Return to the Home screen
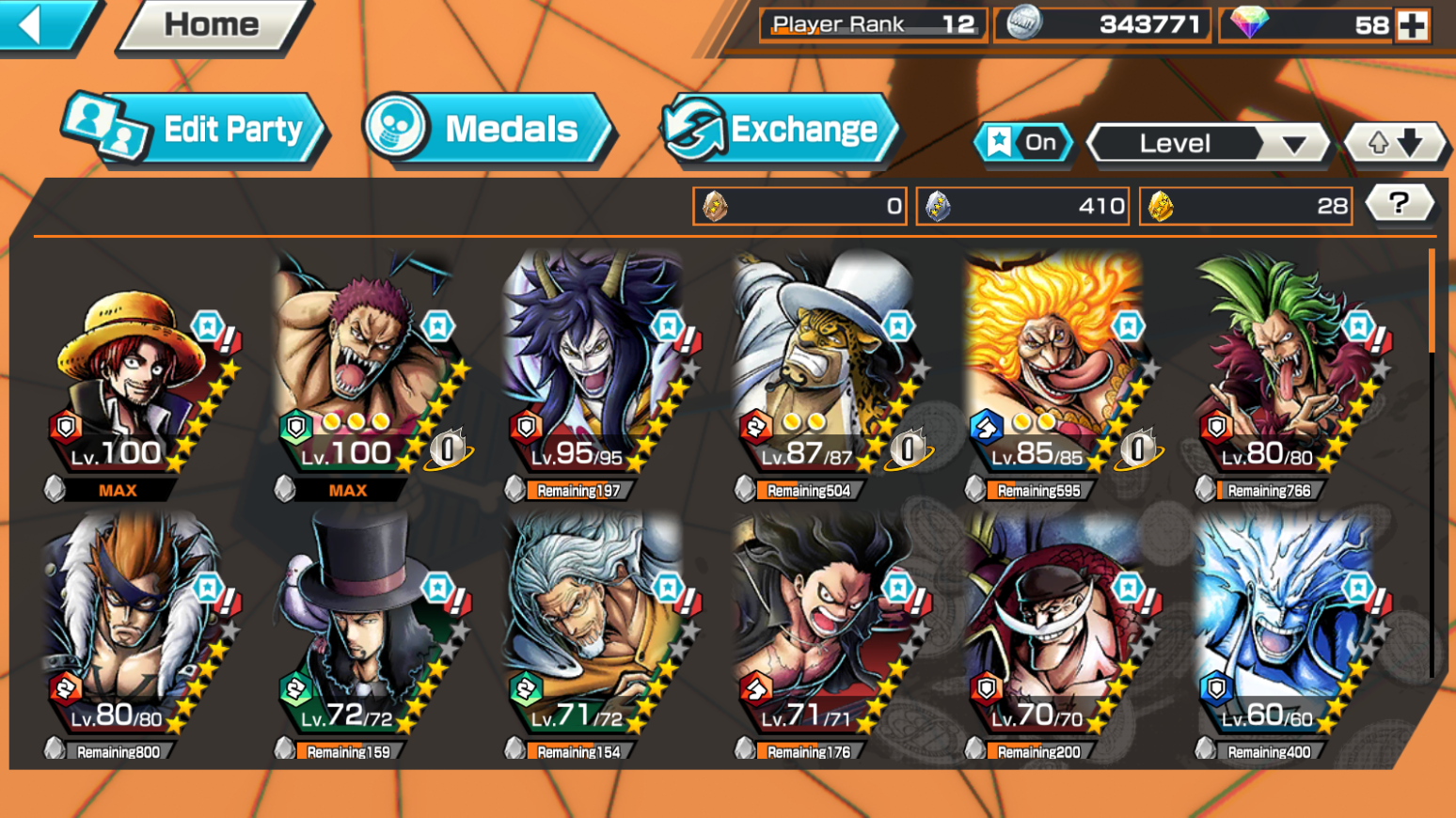 pyautogui.click(x=213, y=24)
